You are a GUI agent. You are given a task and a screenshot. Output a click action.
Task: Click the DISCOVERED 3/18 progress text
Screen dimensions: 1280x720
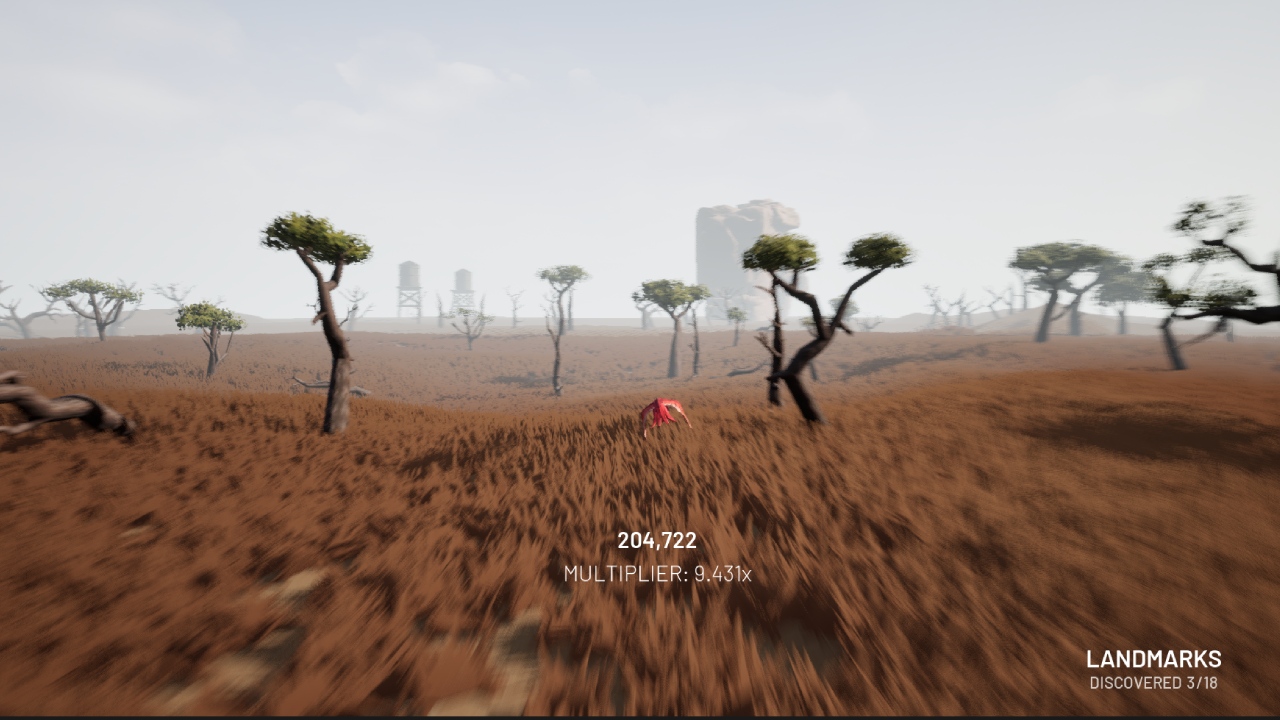[1152, 684]
